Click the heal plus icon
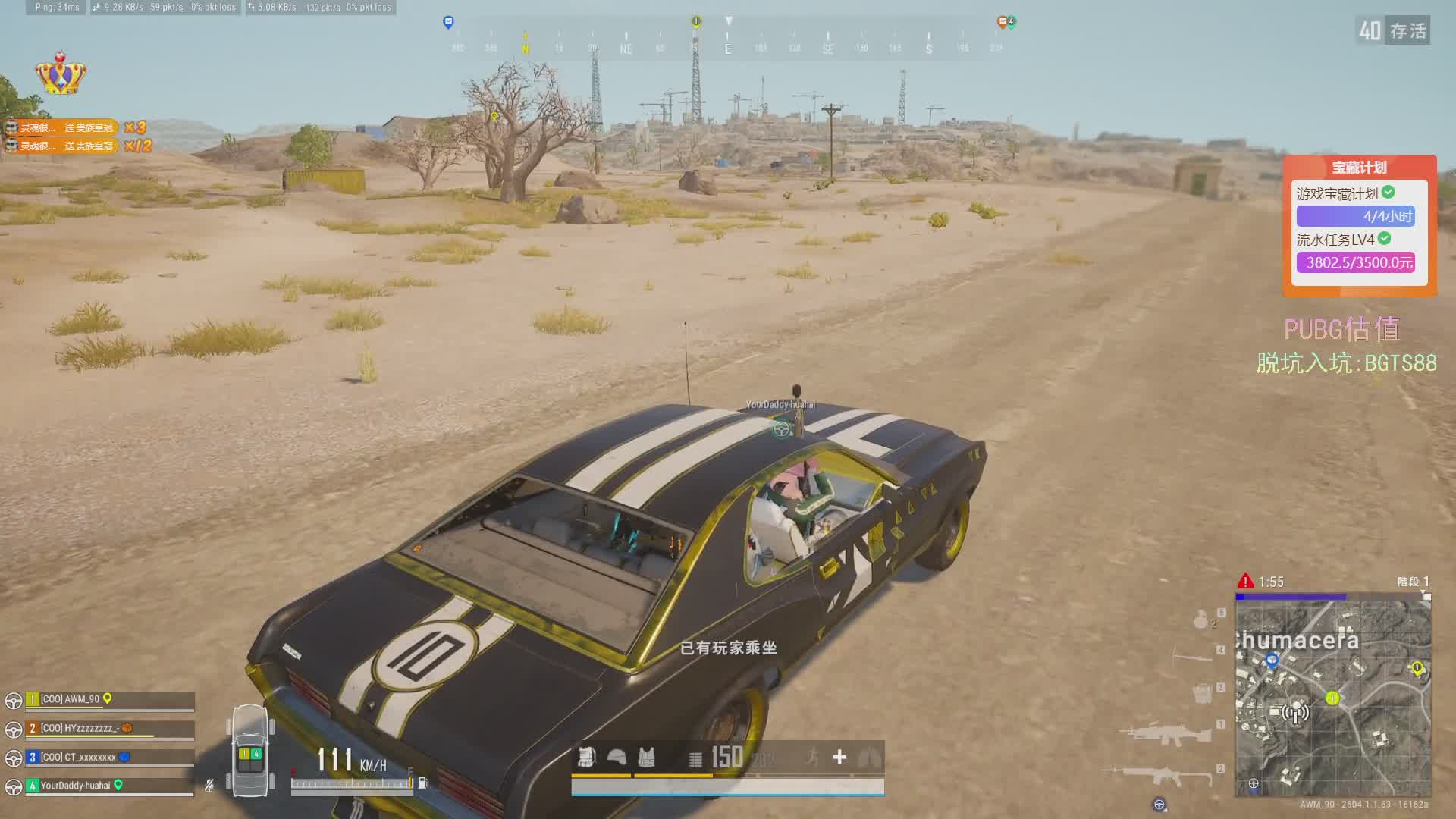The height and width of the screenshot is (819, 1456). click(x=839, y=757)
